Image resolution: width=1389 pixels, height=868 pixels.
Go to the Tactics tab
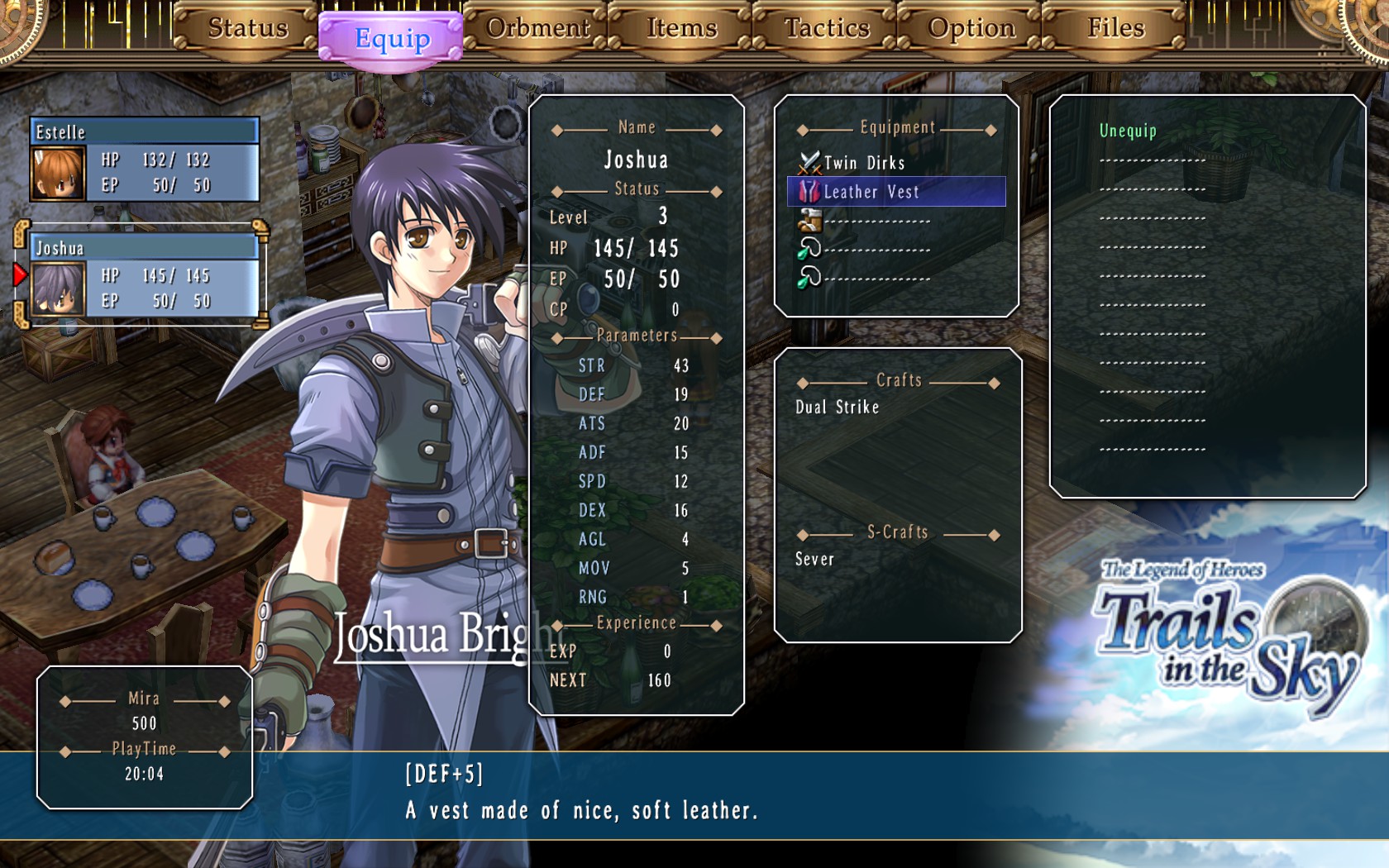[826, 28]
